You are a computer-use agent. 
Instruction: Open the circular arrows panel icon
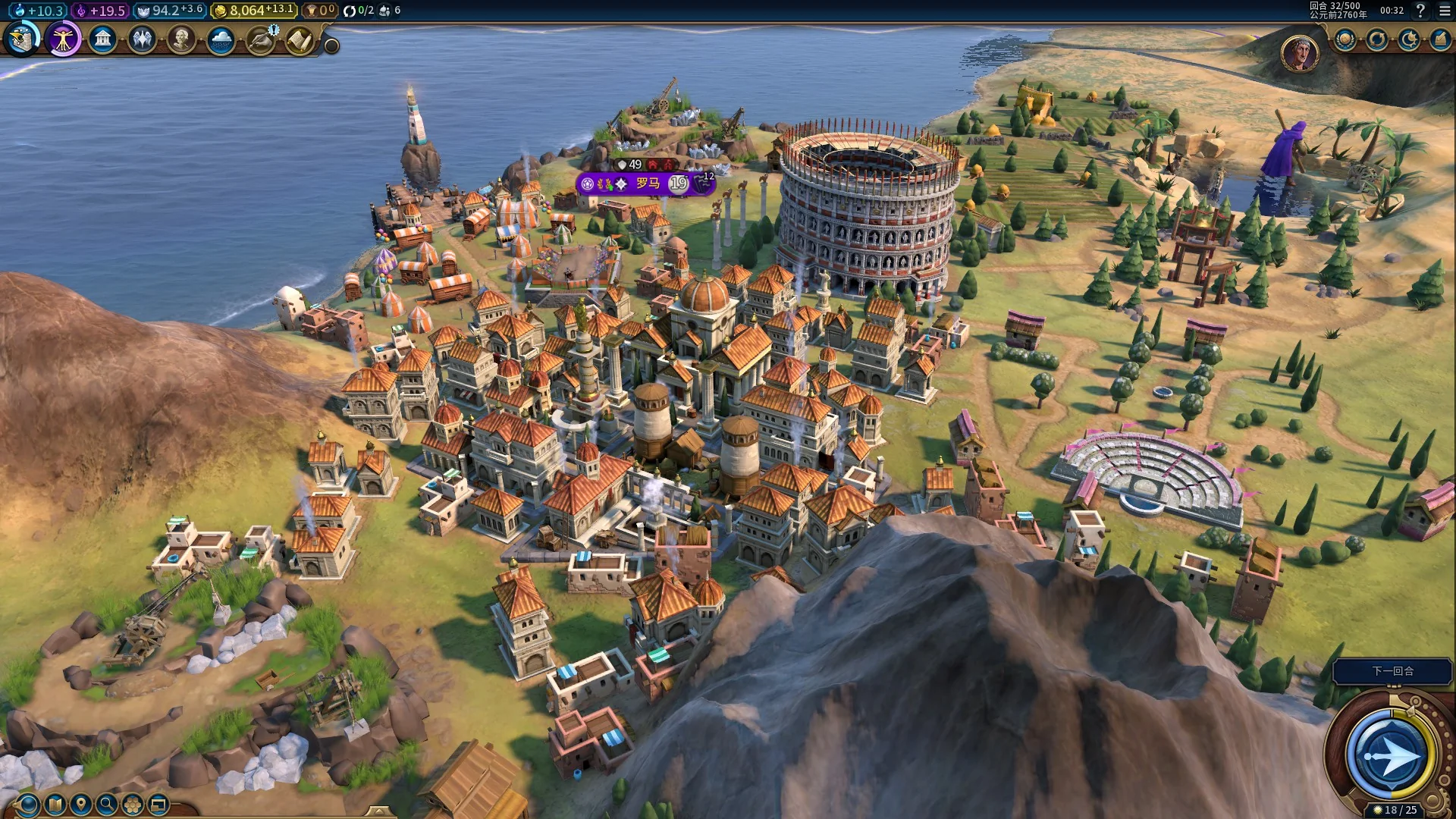pos(1377,39)
